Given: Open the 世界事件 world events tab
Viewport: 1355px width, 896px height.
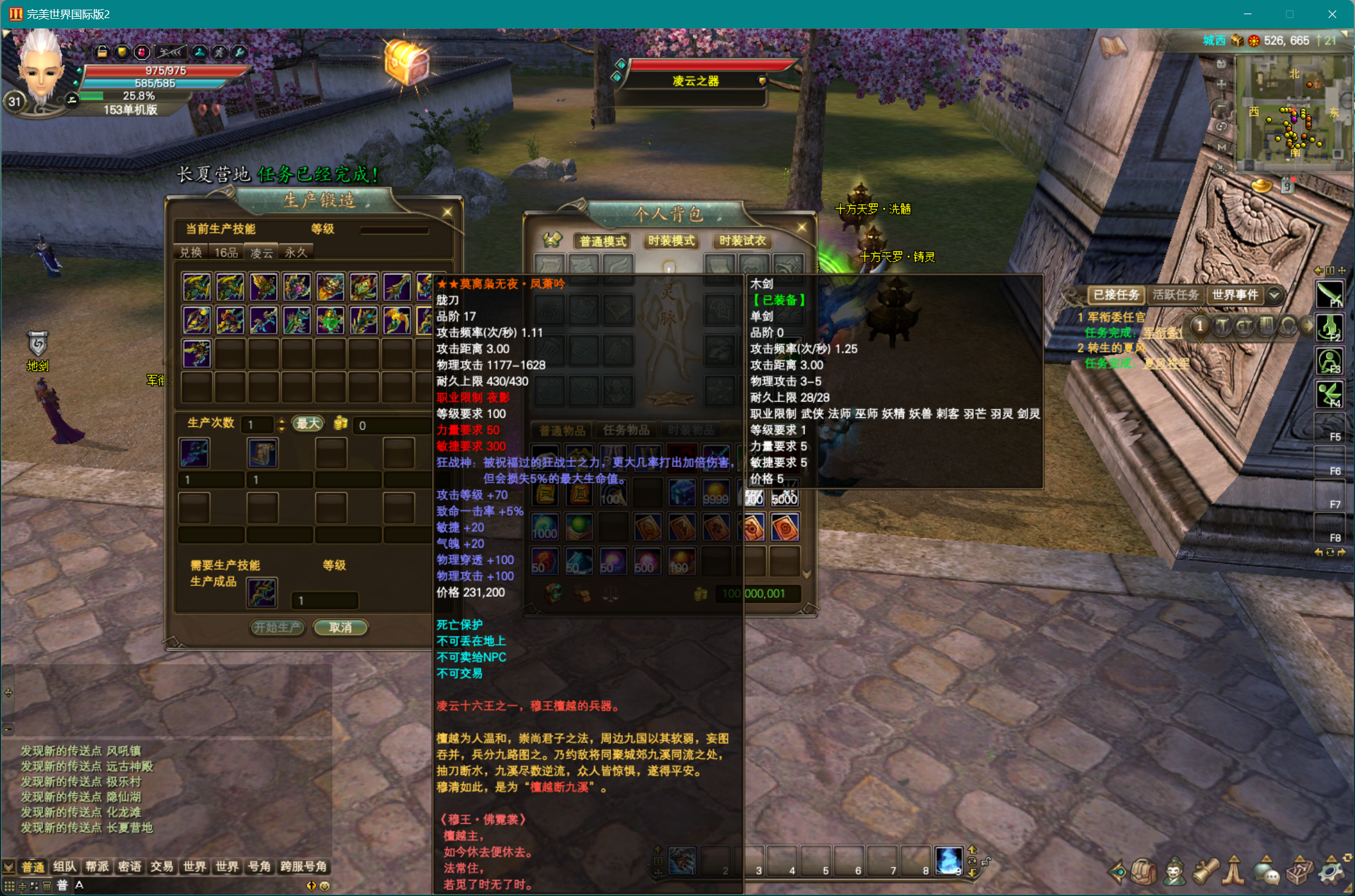Looking at the screenshot, I should [x=1235, y=295].
